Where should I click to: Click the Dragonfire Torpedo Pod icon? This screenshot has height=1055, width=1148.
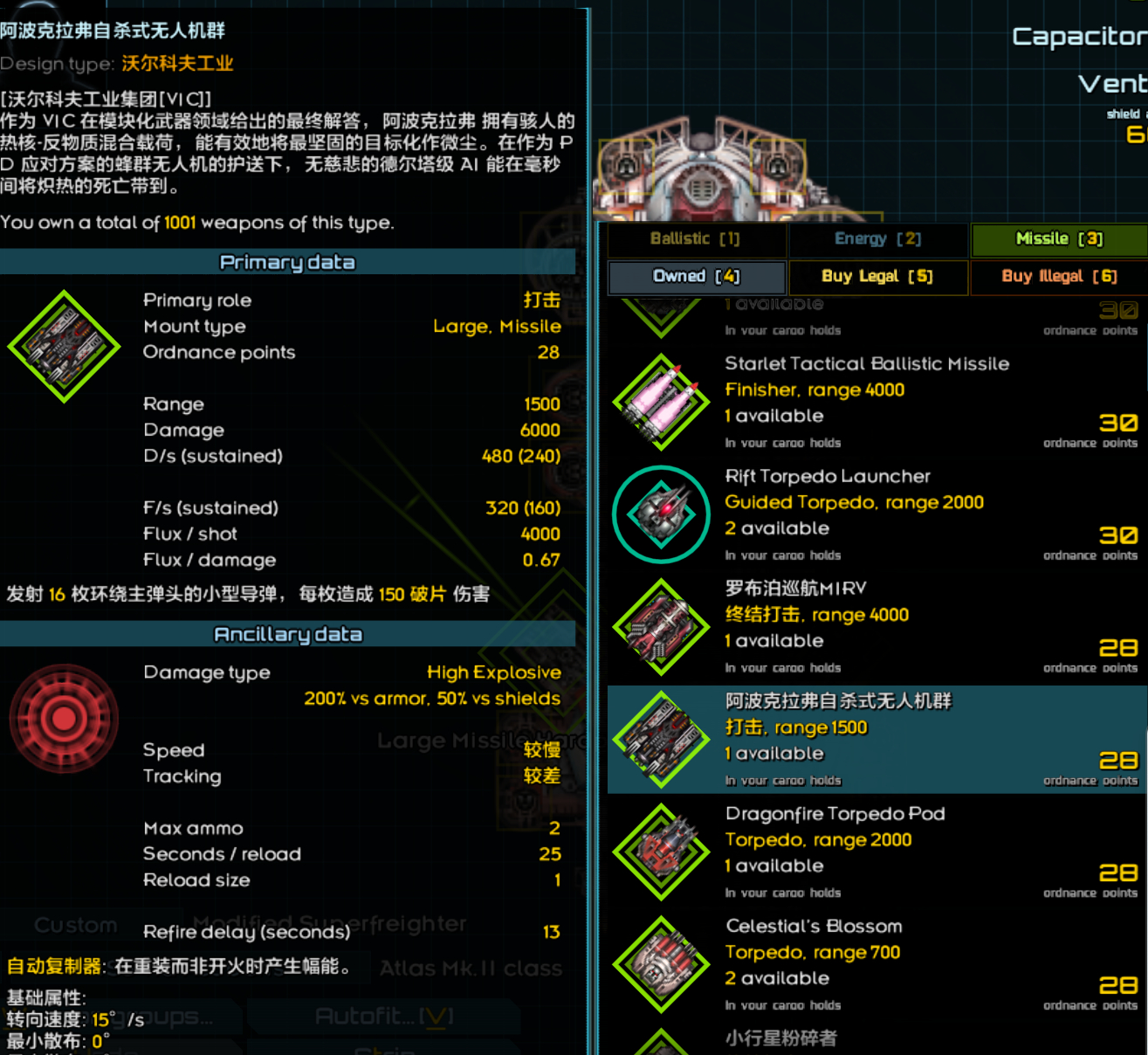[661, 852]
